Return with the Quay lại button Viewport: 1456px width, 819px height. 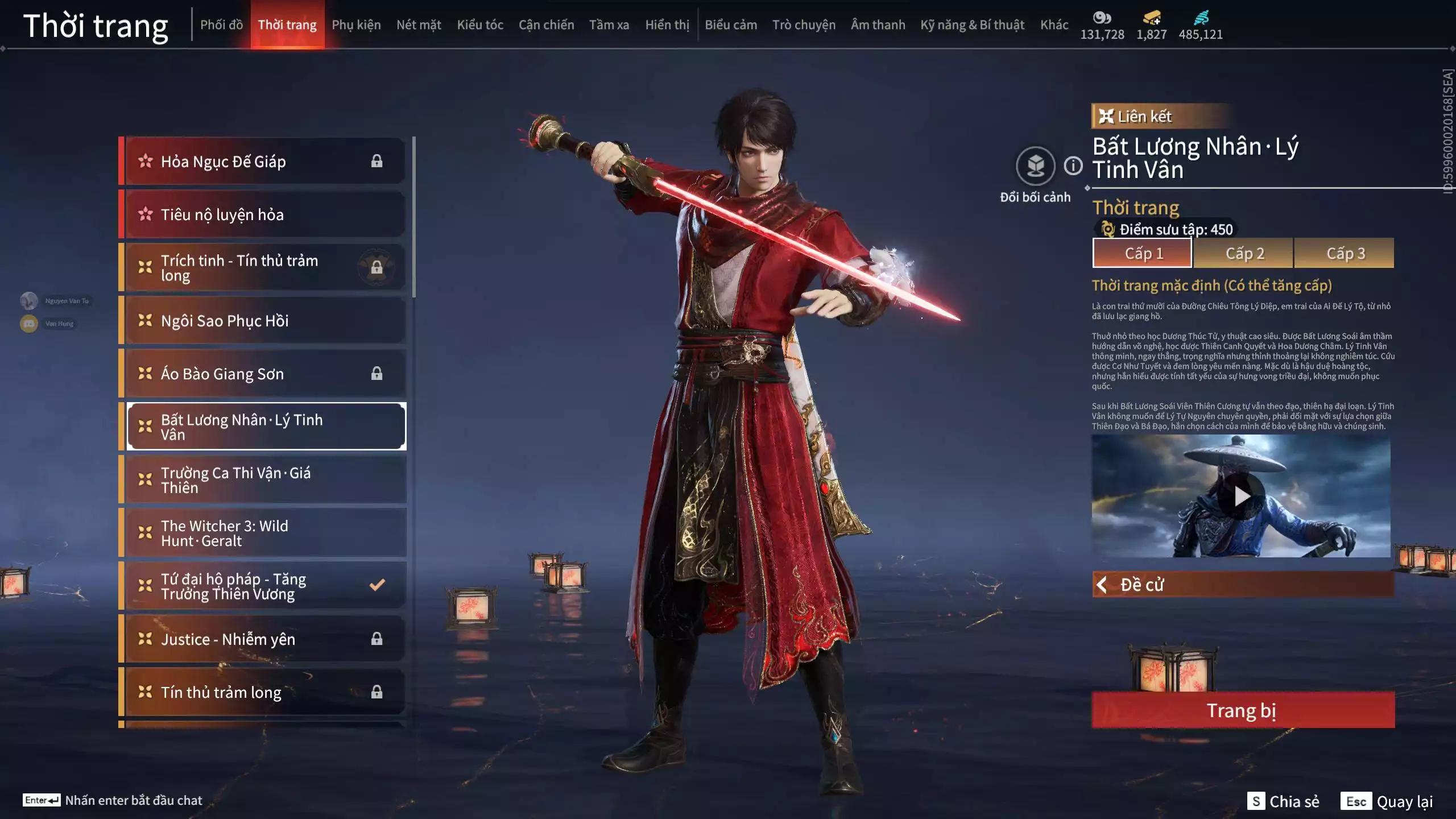pyautogui.click(x=1387, y=801)
